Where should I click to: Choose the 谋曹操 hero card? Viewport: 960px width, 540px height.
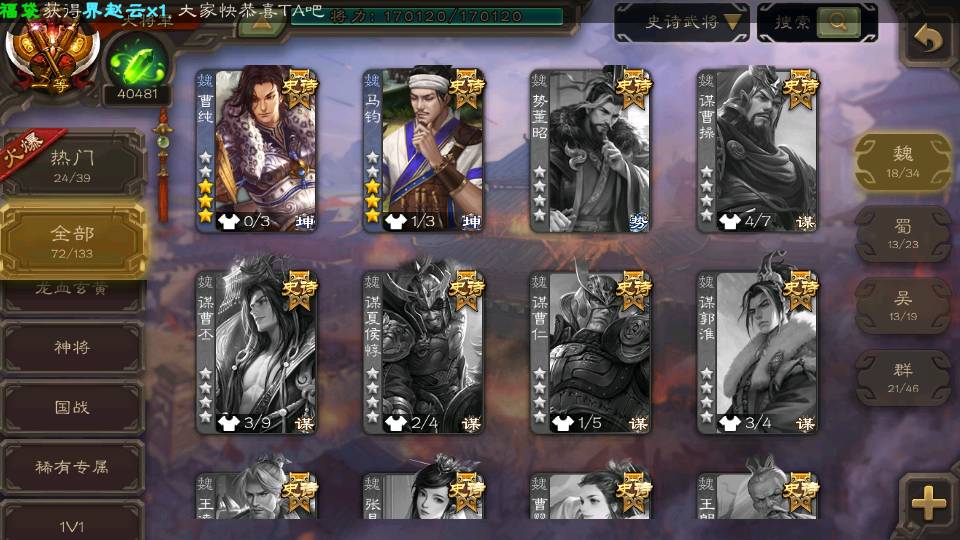pyautogui.click(x=757, y=150)
